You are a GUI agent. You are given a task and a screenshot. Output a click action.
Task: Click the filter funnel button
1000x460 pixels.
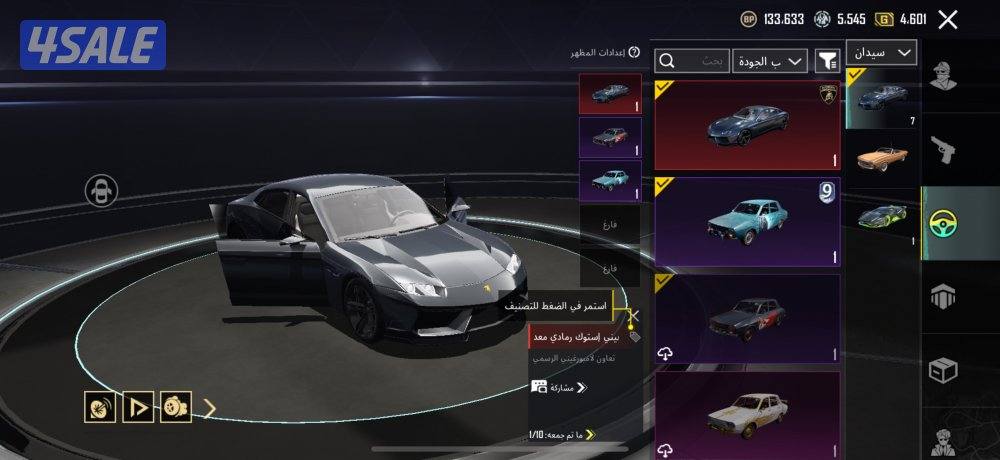tap(827, 62)
